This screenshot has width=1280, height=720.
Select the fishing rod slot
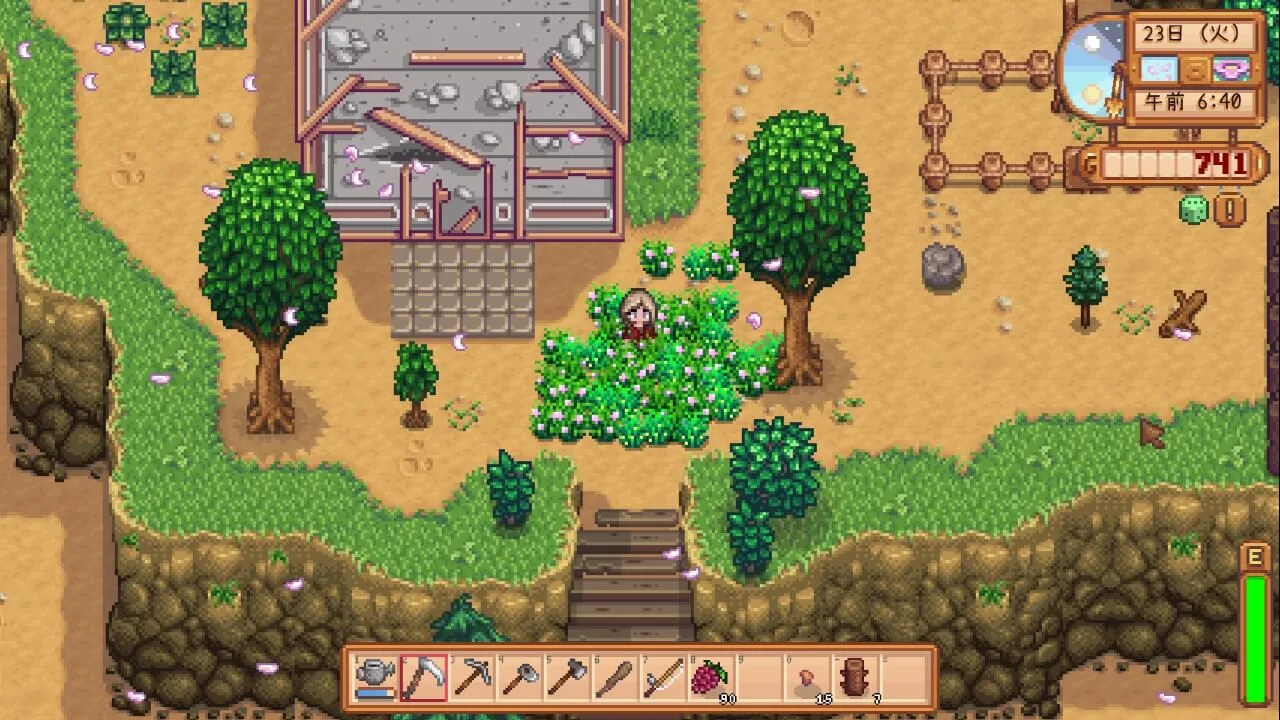(663, 678)
